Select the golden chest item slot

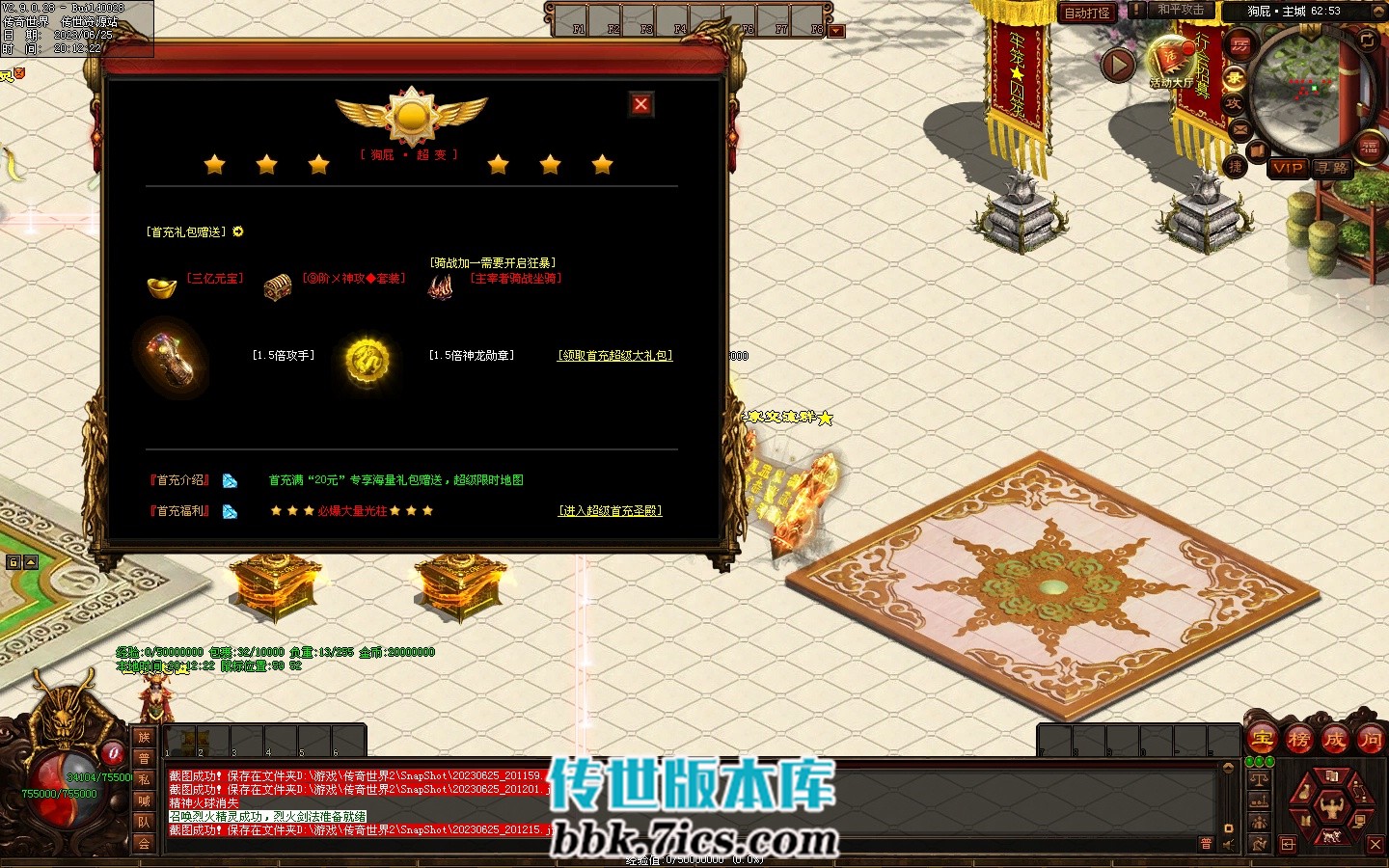point(278,286)
